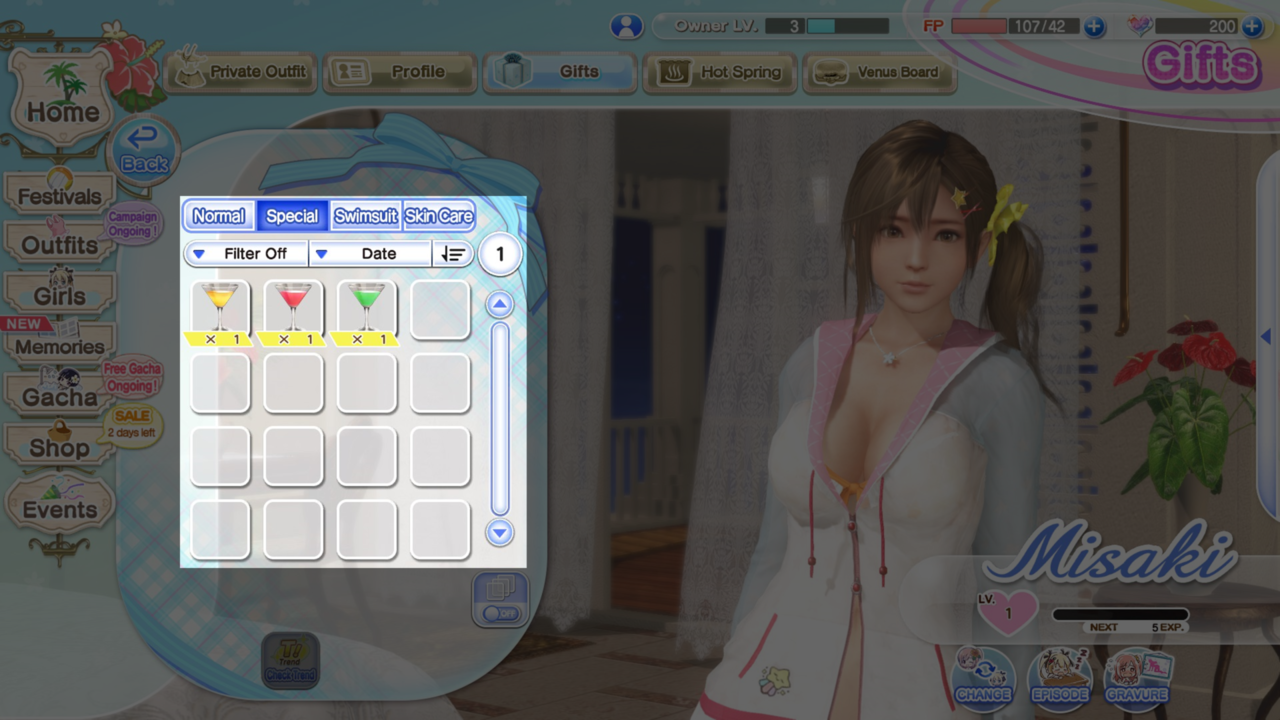The image size is (1280, 720).
Task: Open the Shop menu
Action: pos(60,447)
